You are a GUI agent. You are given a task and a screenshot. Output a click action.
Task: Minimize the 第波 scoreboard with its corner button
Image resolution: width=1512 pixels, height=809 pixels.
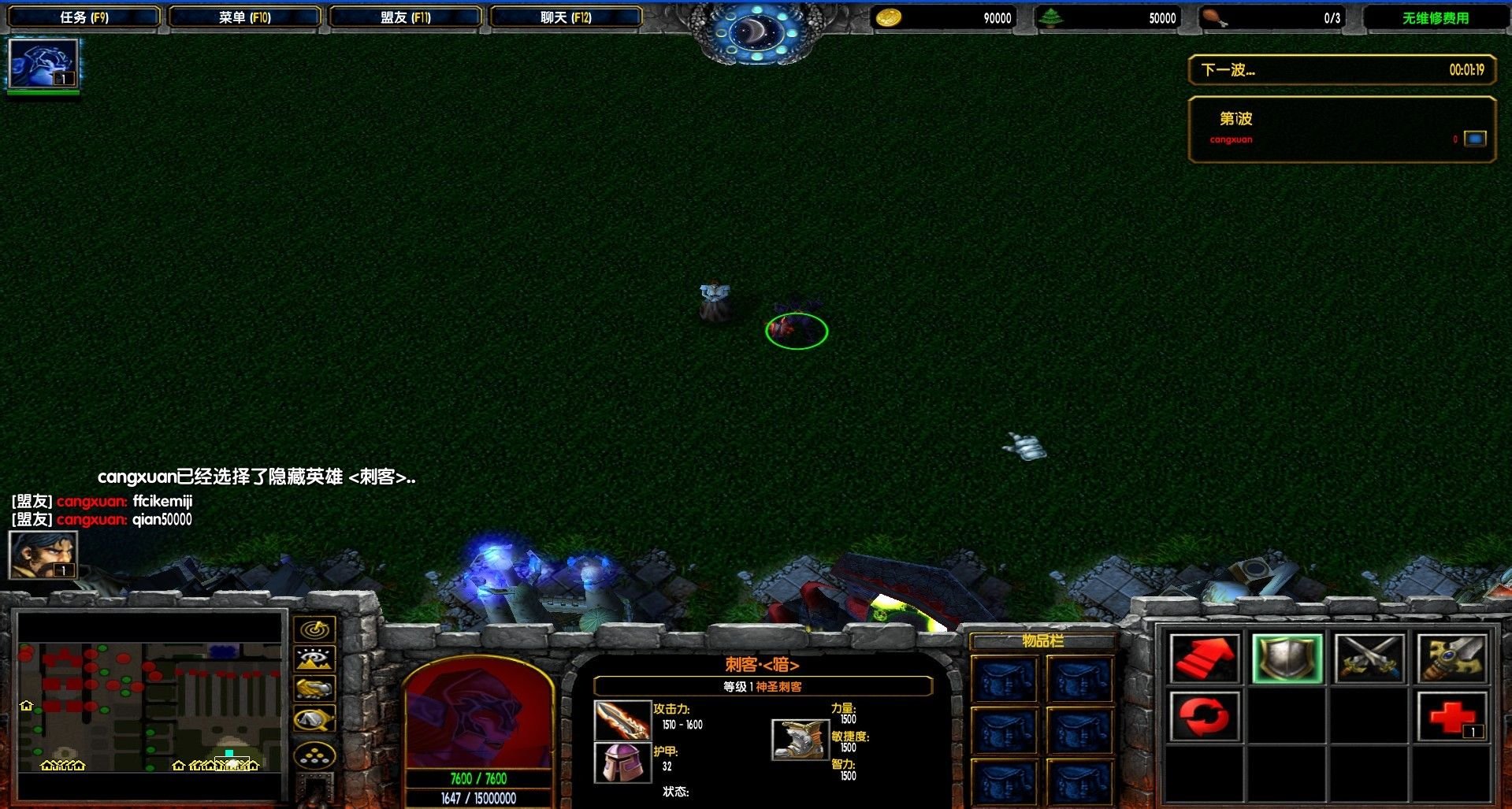tap(1475, 139)
